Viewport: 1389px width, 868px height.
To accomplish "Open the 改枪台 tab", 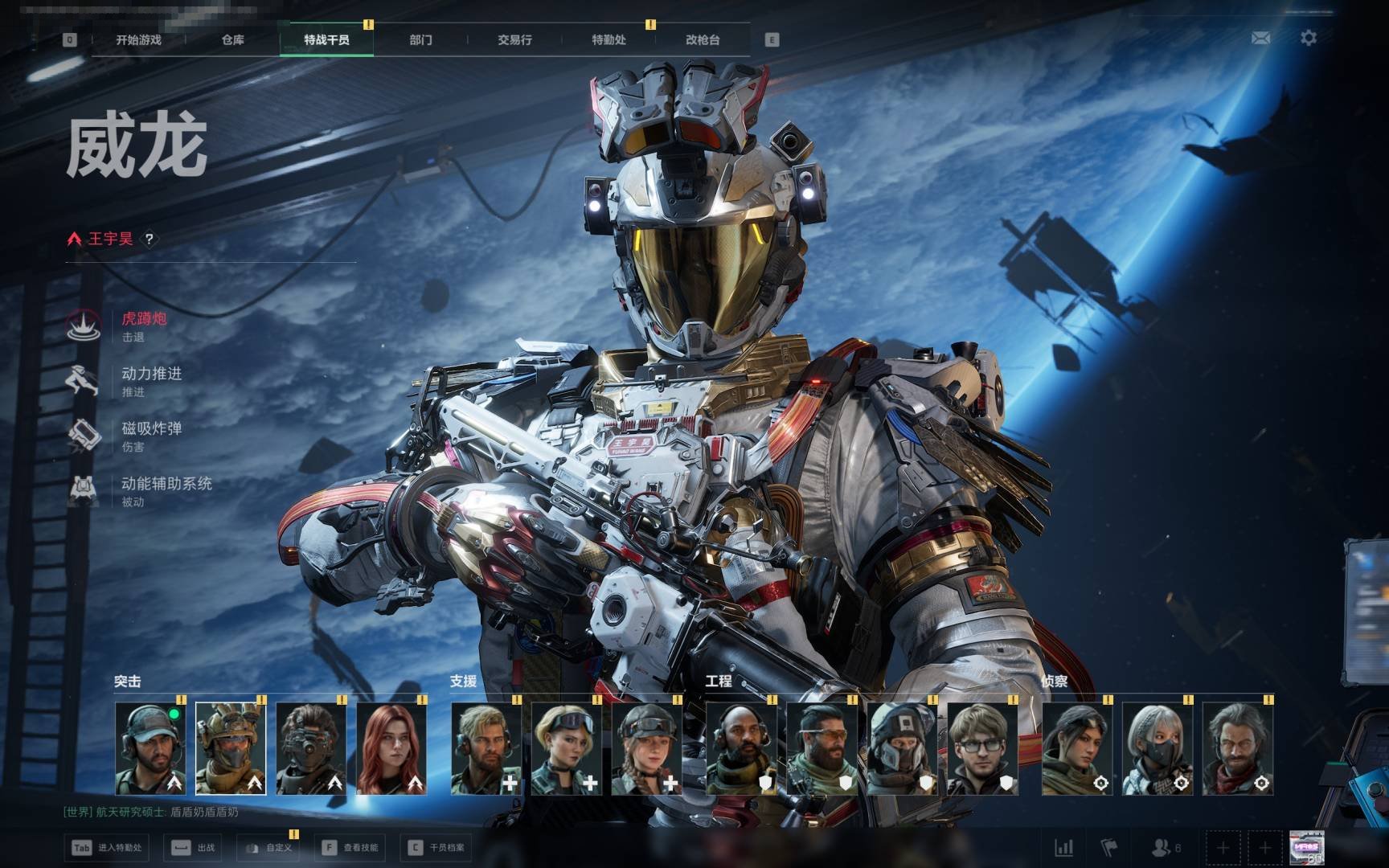I will [703, 40].
